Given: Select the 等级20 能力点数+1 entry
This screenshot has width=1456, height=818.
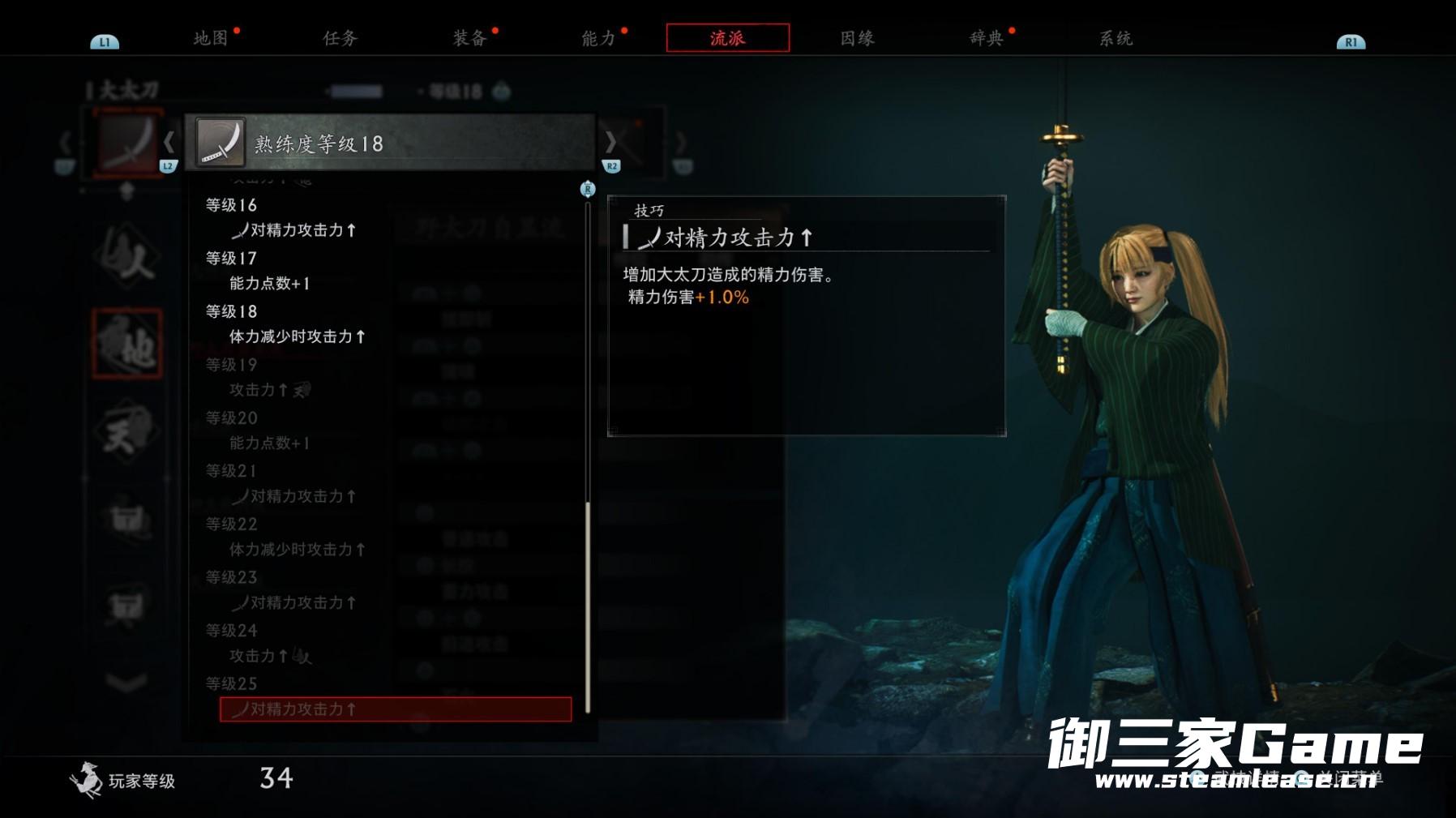Looking at the screenshot, I should [270, 443].
